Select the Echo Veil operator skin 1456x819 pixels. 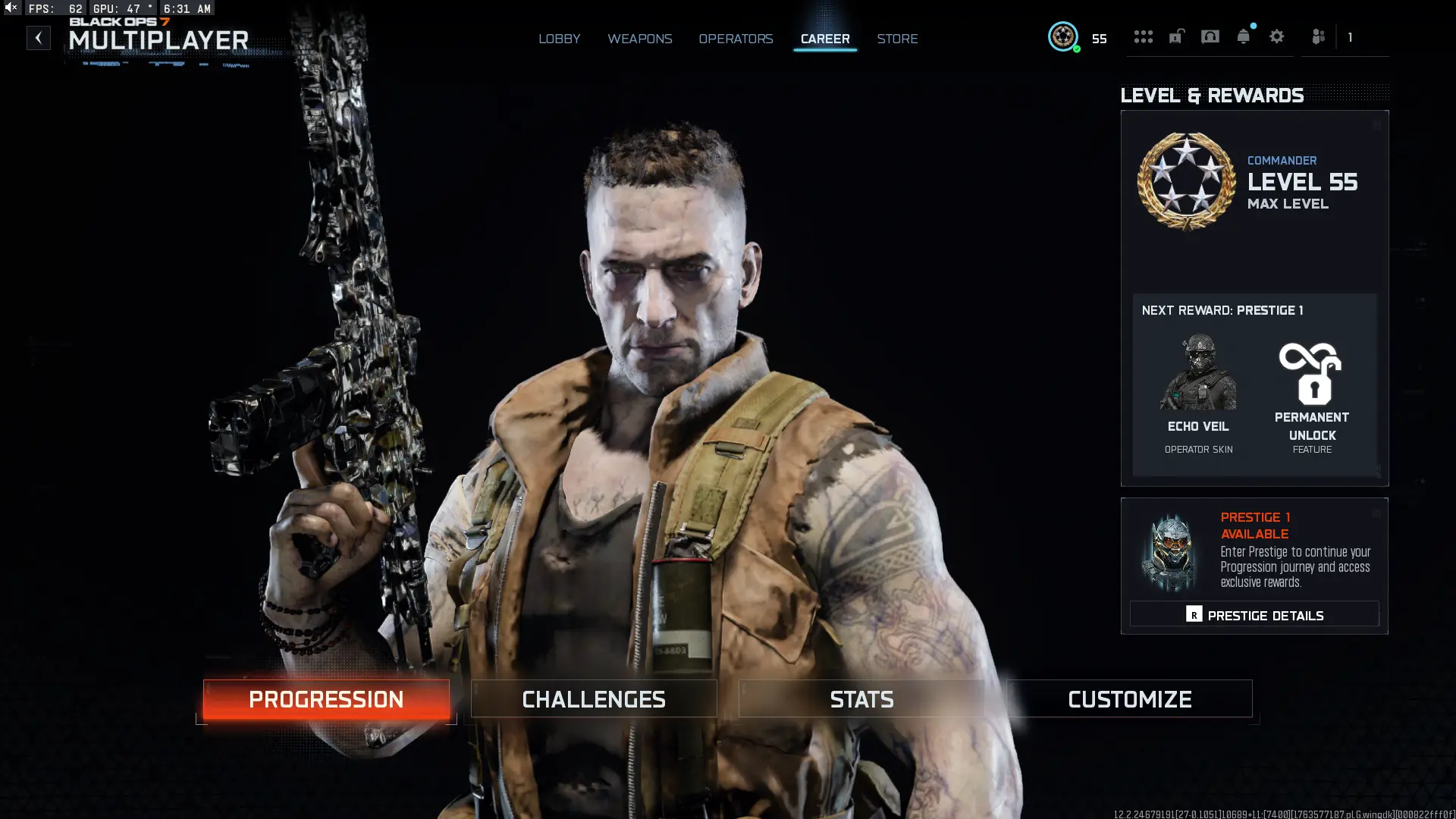click(x=1197, y=387)
